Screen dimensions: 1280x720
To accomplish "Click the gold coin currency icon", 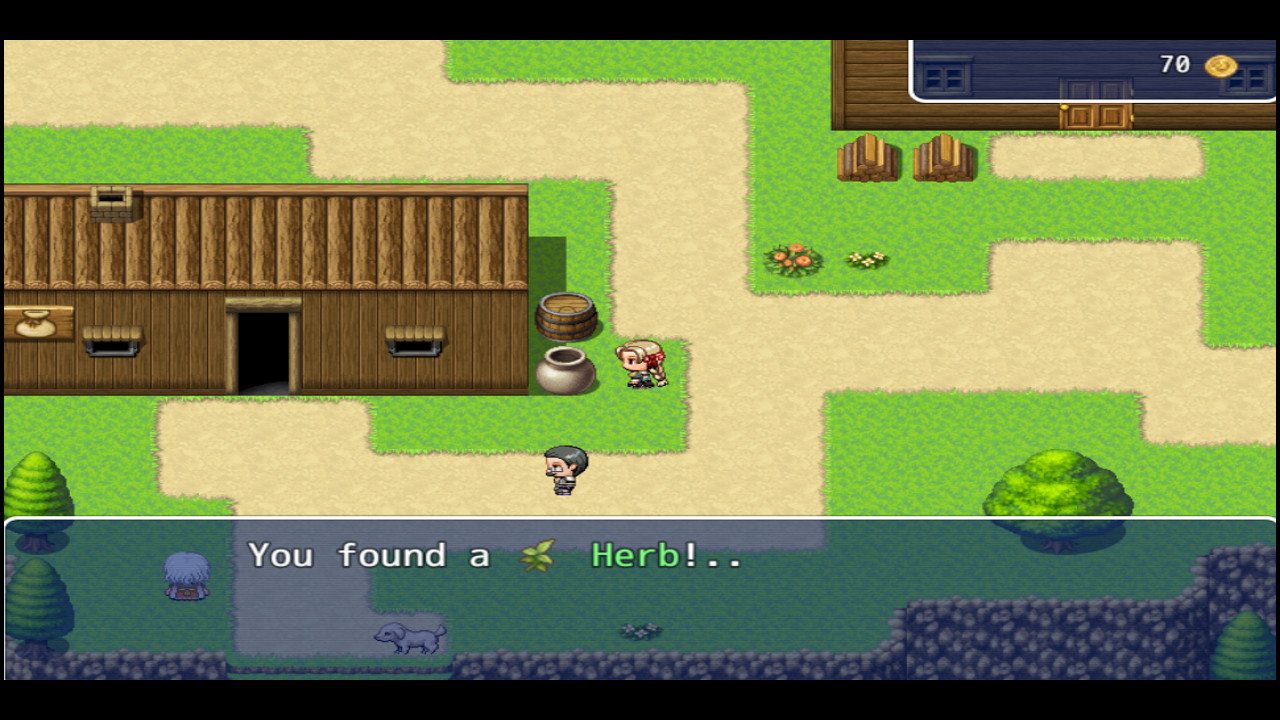I will (1222, 65).
